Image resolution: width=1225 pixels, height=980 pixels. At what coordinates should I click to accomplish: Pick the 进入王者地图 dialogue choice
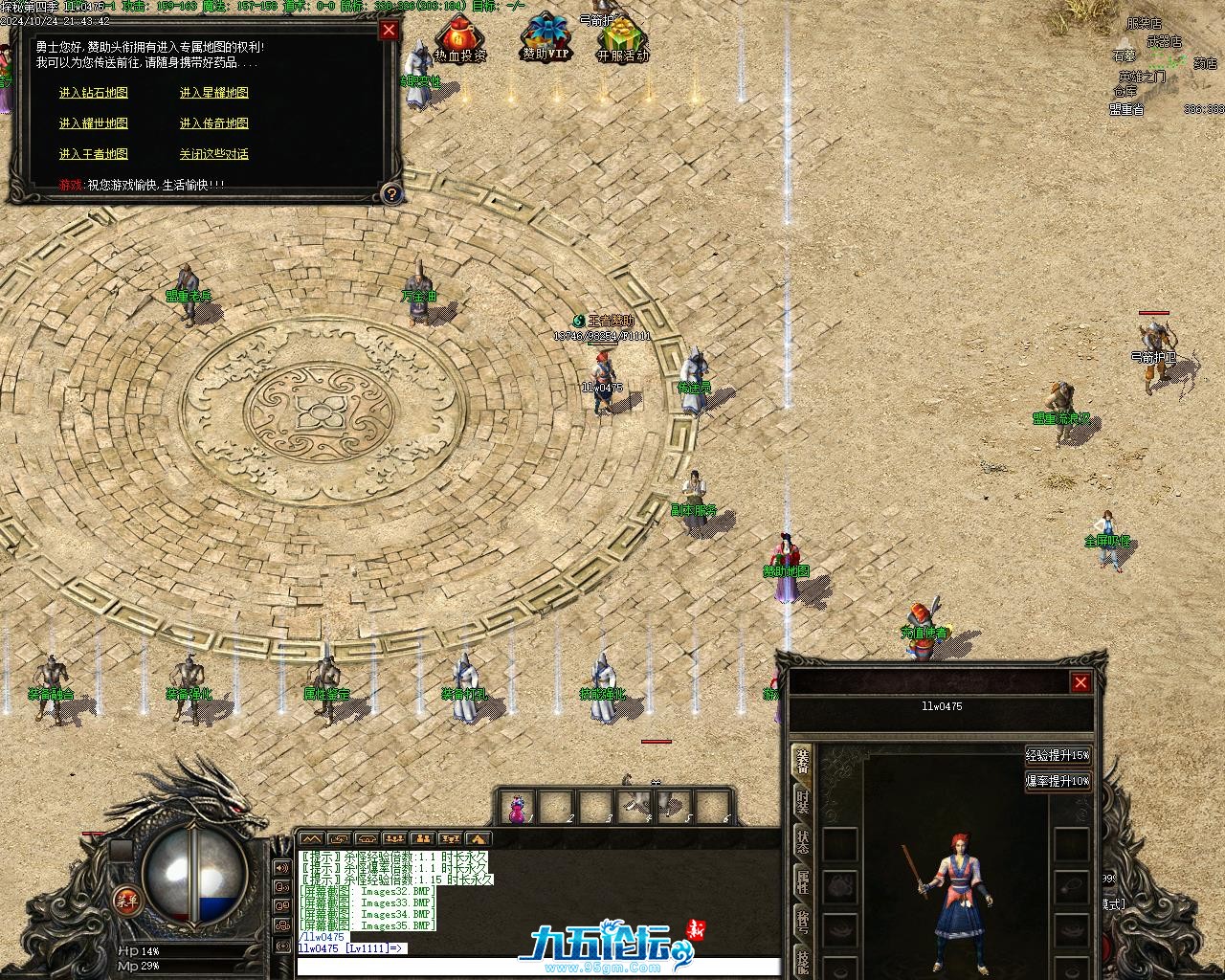pos(93,154)
